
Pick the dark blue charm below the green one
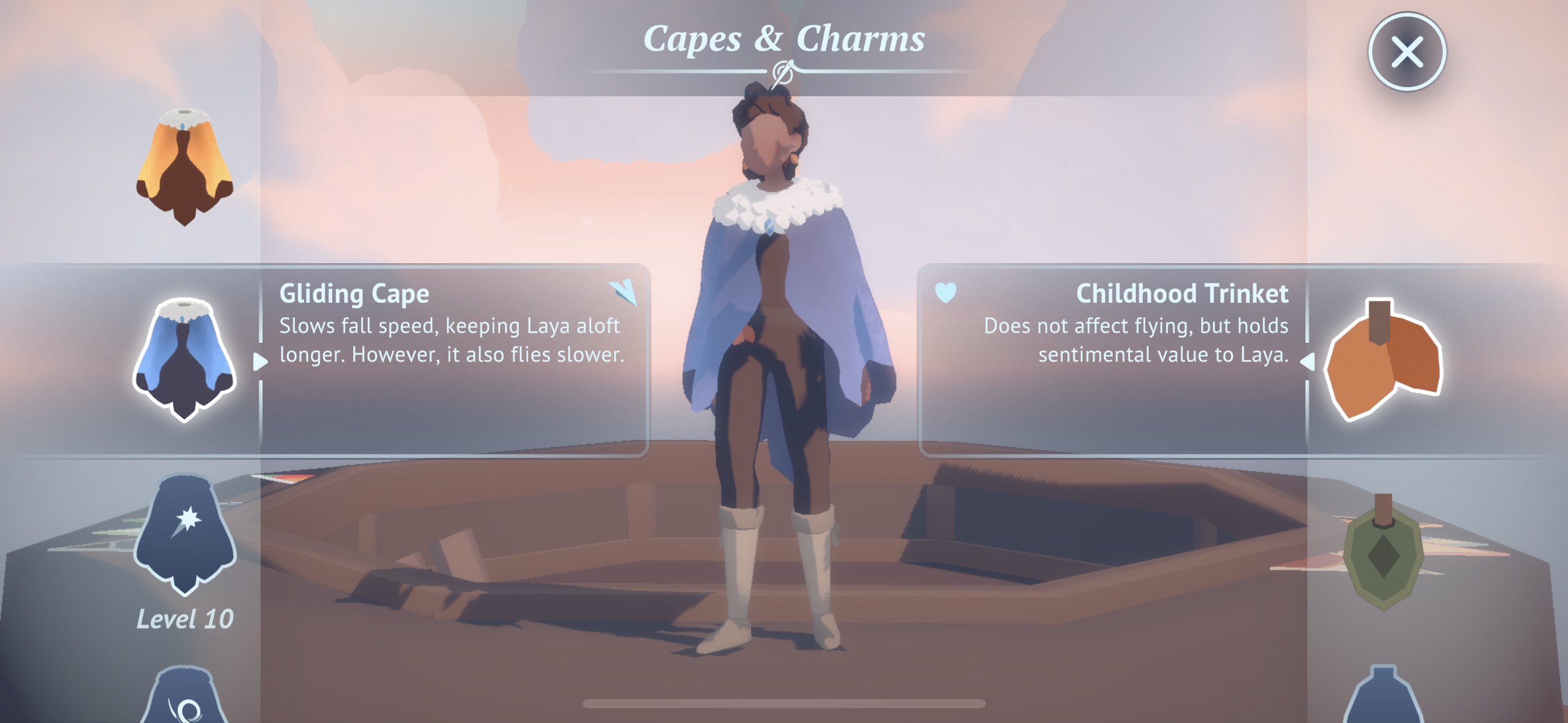1383,699
